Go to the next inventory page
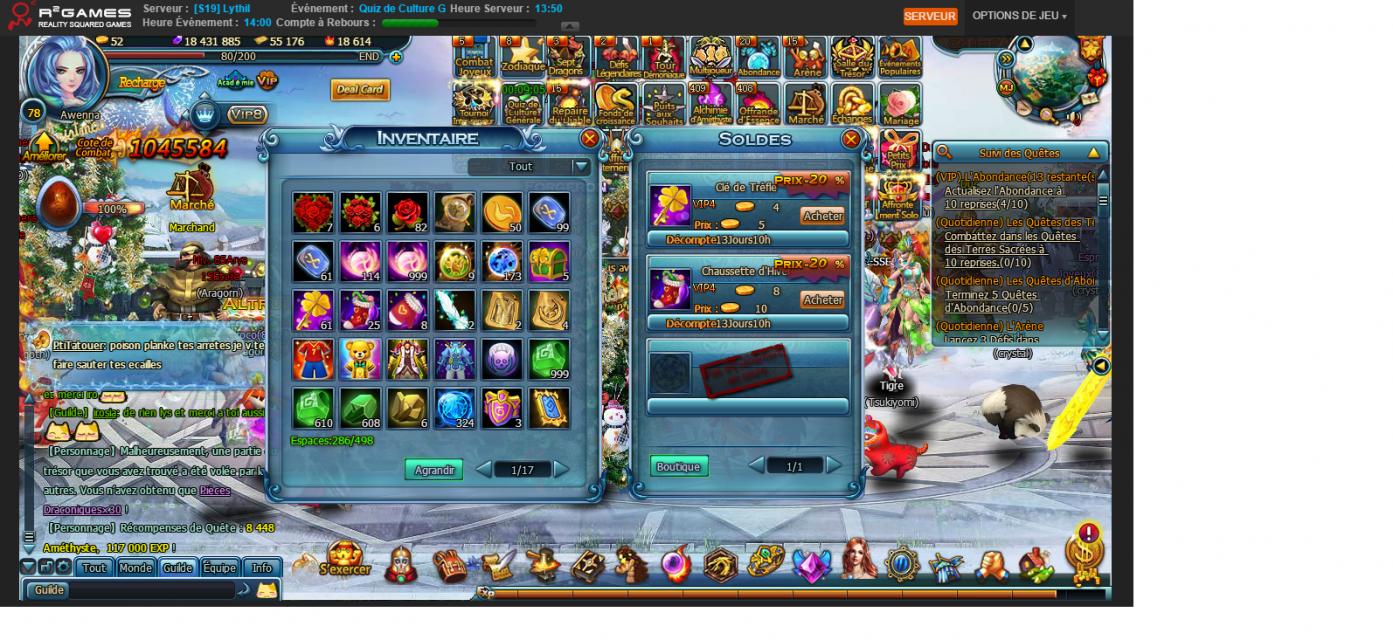The width and height of the screenshot is (1393, 640). [561, 469]
